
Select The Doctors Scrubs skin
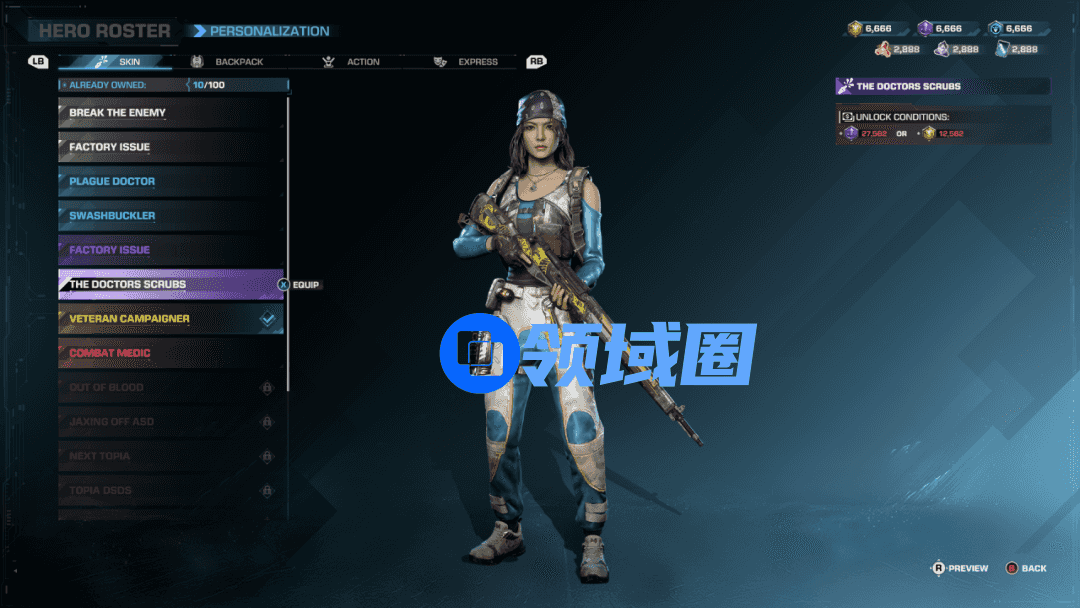tap(171, 284)
